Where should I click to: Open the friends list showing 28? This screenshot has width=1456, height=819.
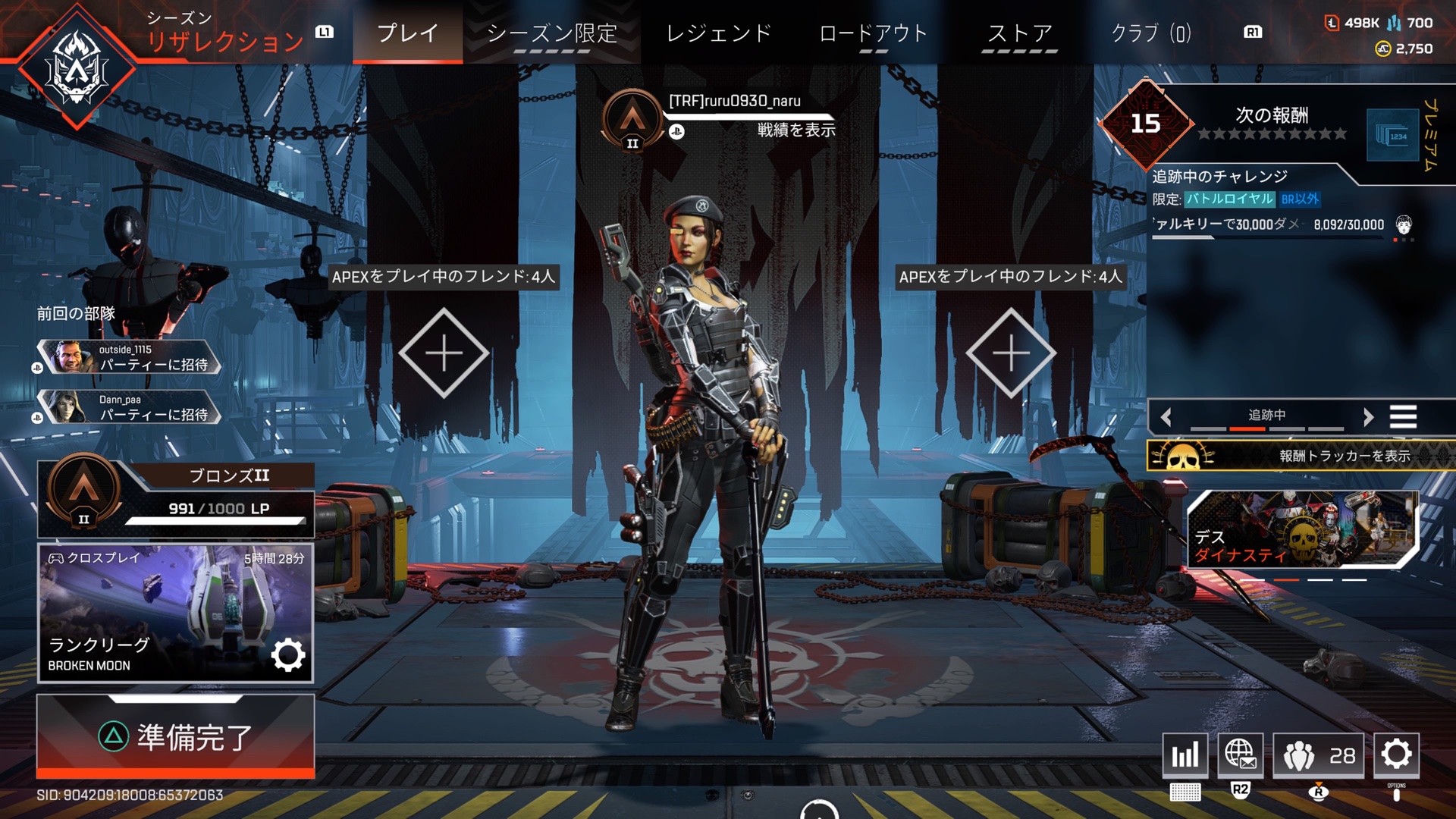1318,755
